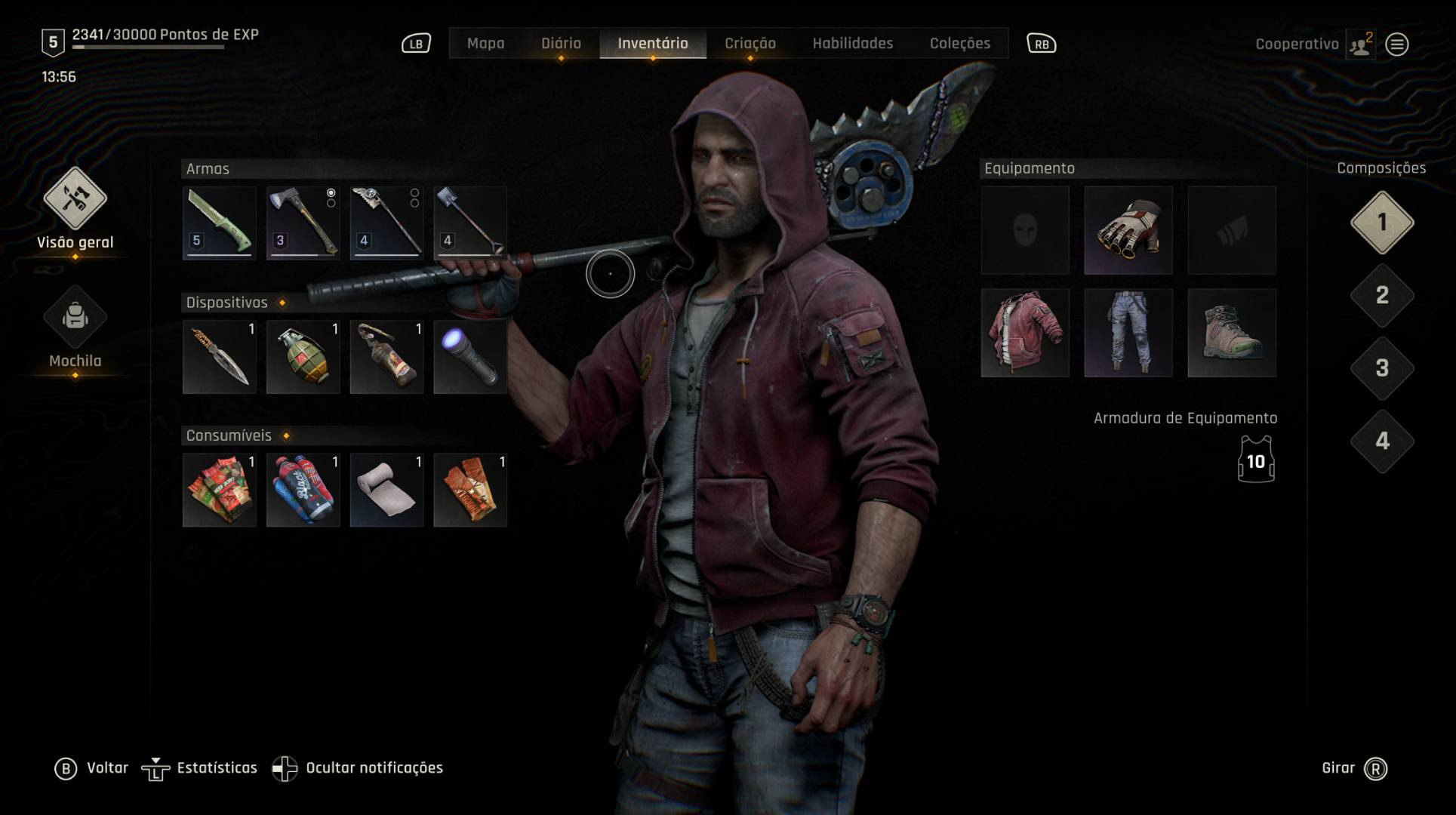Open the Cooperativo players icon
Viewport: 1456px width, 815px height.
(x=1360, y=45)
